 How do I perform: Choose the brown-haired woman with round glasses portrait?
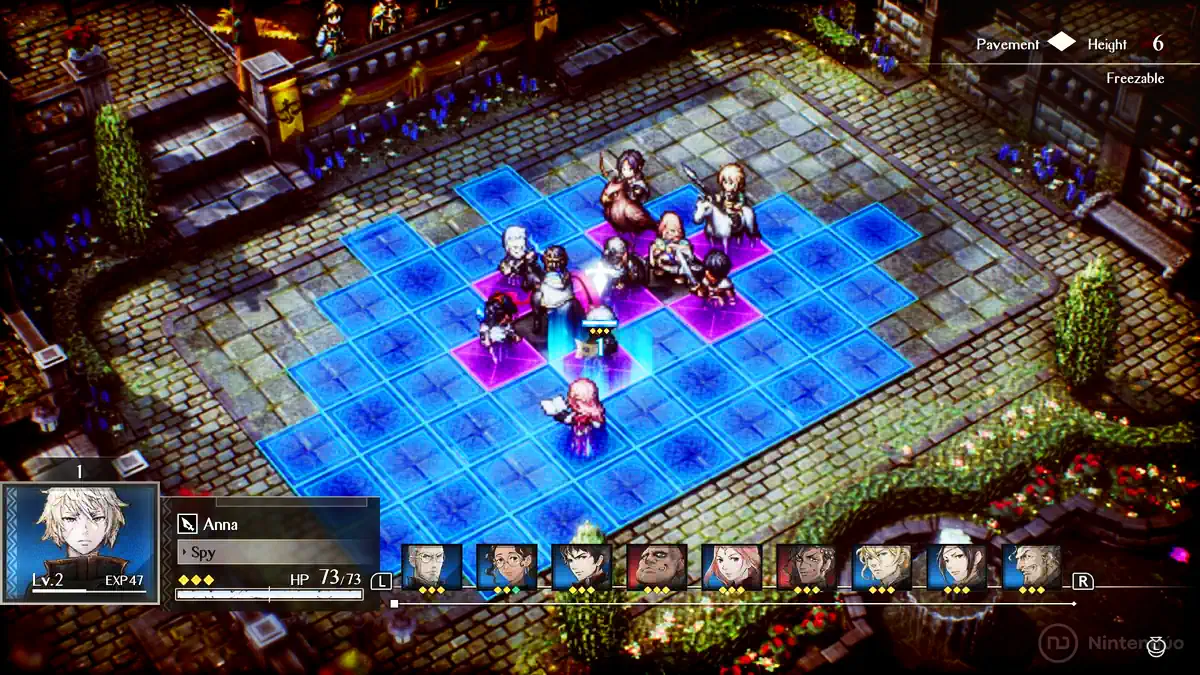click(x=507, y=567)
